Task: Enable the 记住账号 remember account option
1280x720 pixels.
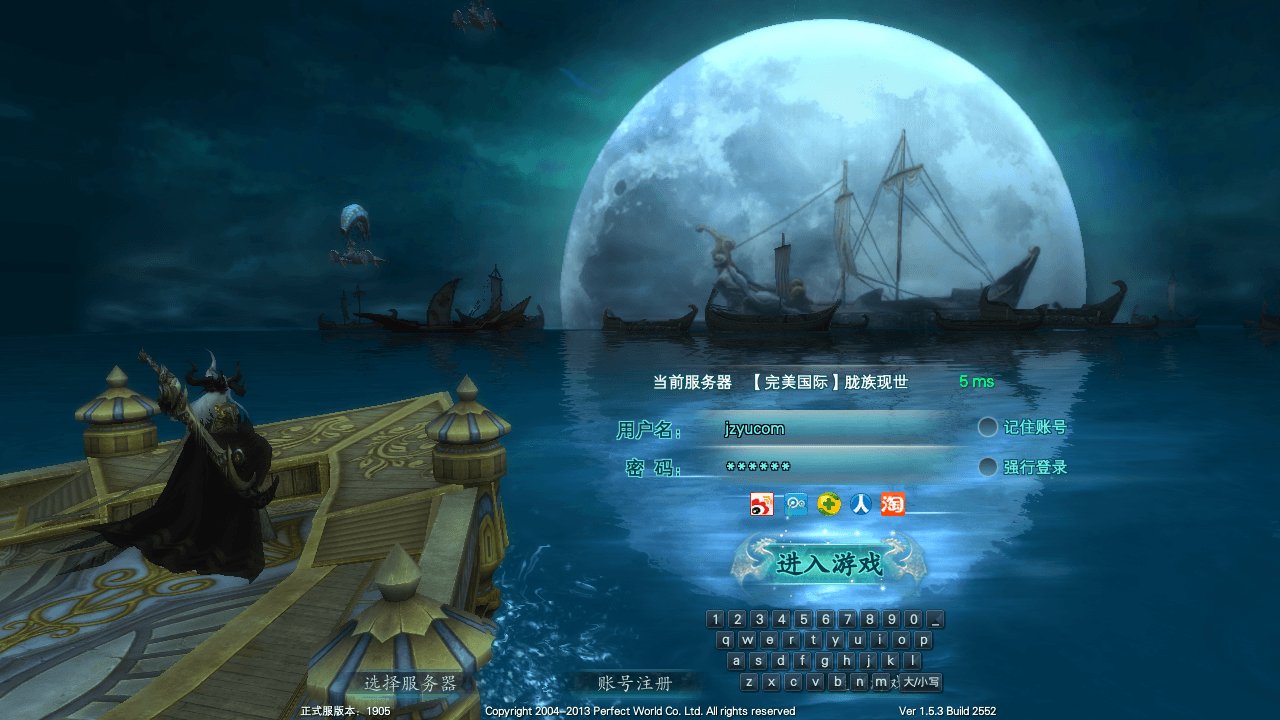Action: point(988,426)
